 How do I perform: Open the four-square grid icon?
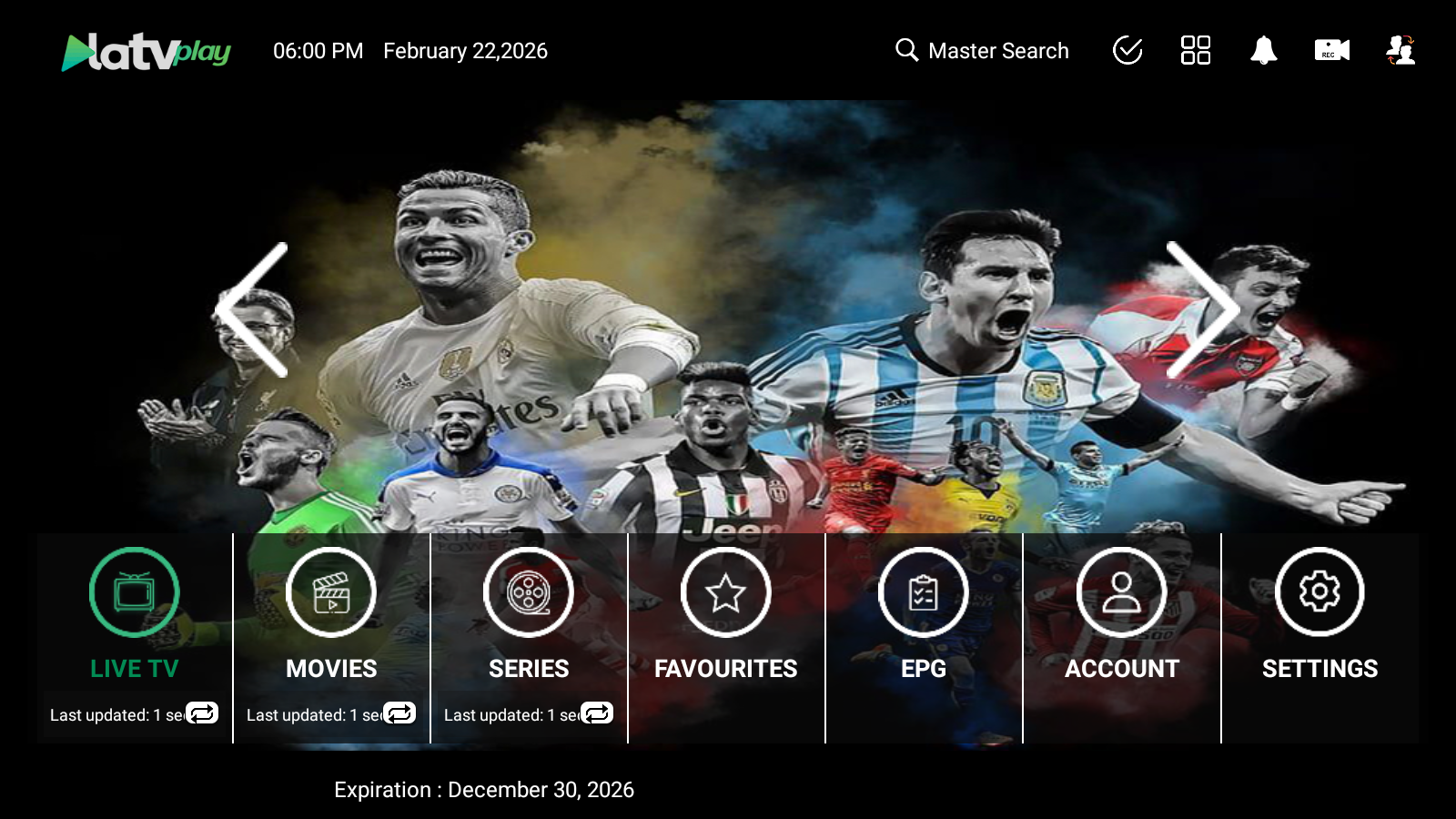(1195, 51)
